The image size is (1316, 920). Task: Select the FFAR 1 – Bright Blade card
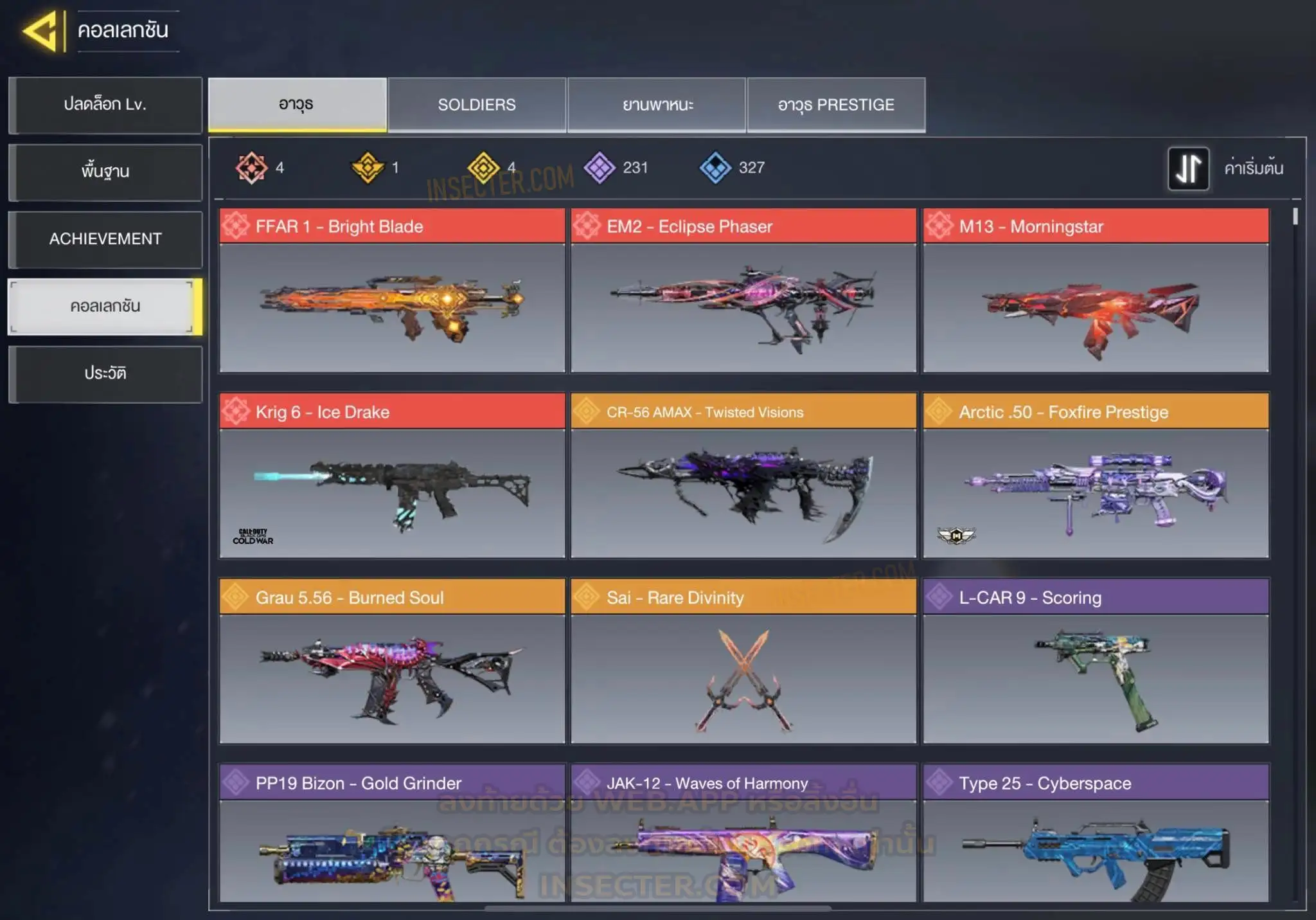click(392, 291)
